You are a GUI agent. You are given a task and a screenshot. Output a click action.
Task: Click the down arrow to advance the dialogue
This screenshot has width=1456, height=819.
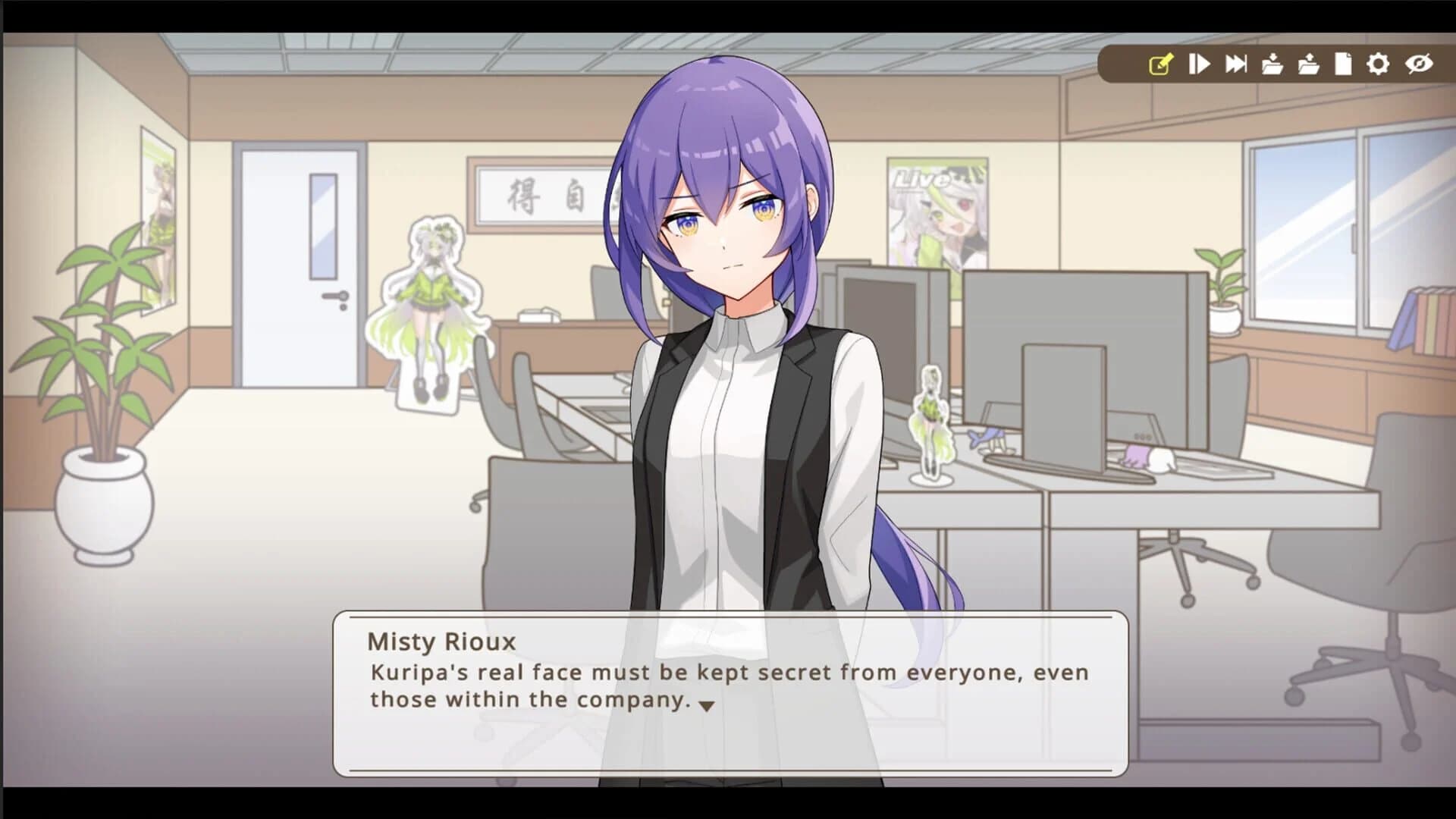pyautogui.click(x=706, y=704)
